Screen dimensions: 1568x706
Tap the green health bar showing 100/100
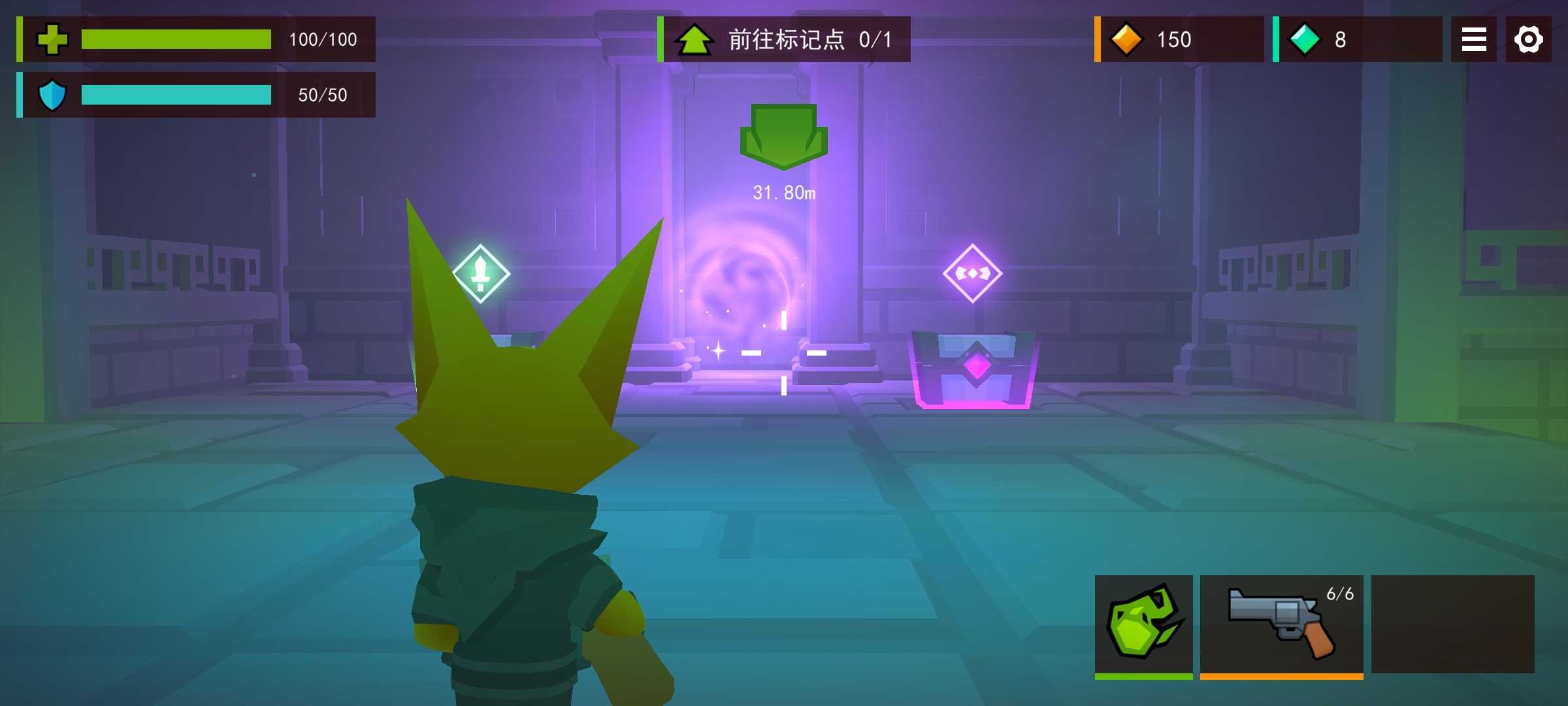[x=176, y=40]
